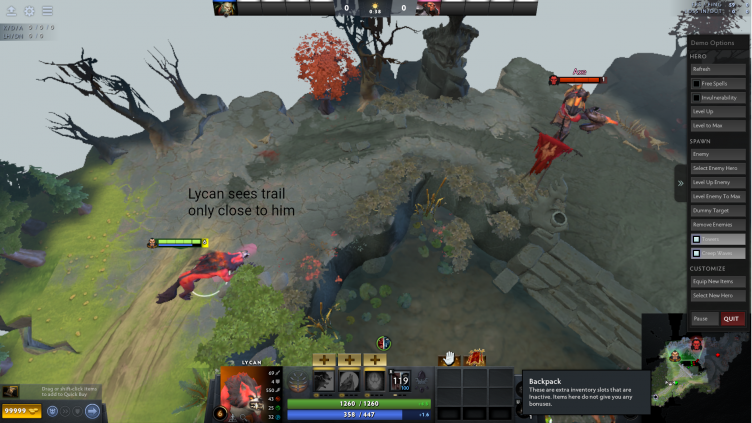The image size is (752, 423).
Task: Spawn an Enemy unit
Action: 717,154
